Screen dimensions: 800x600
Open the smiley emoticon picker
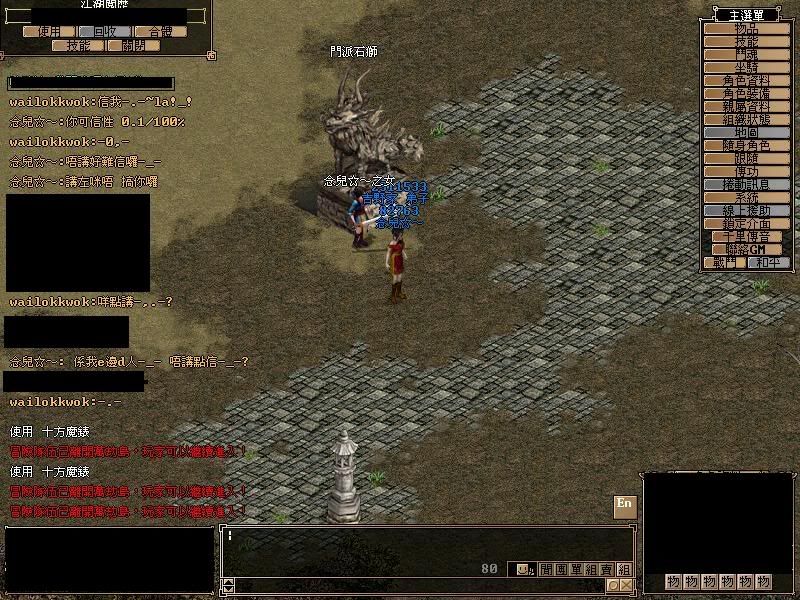(523, 569)
